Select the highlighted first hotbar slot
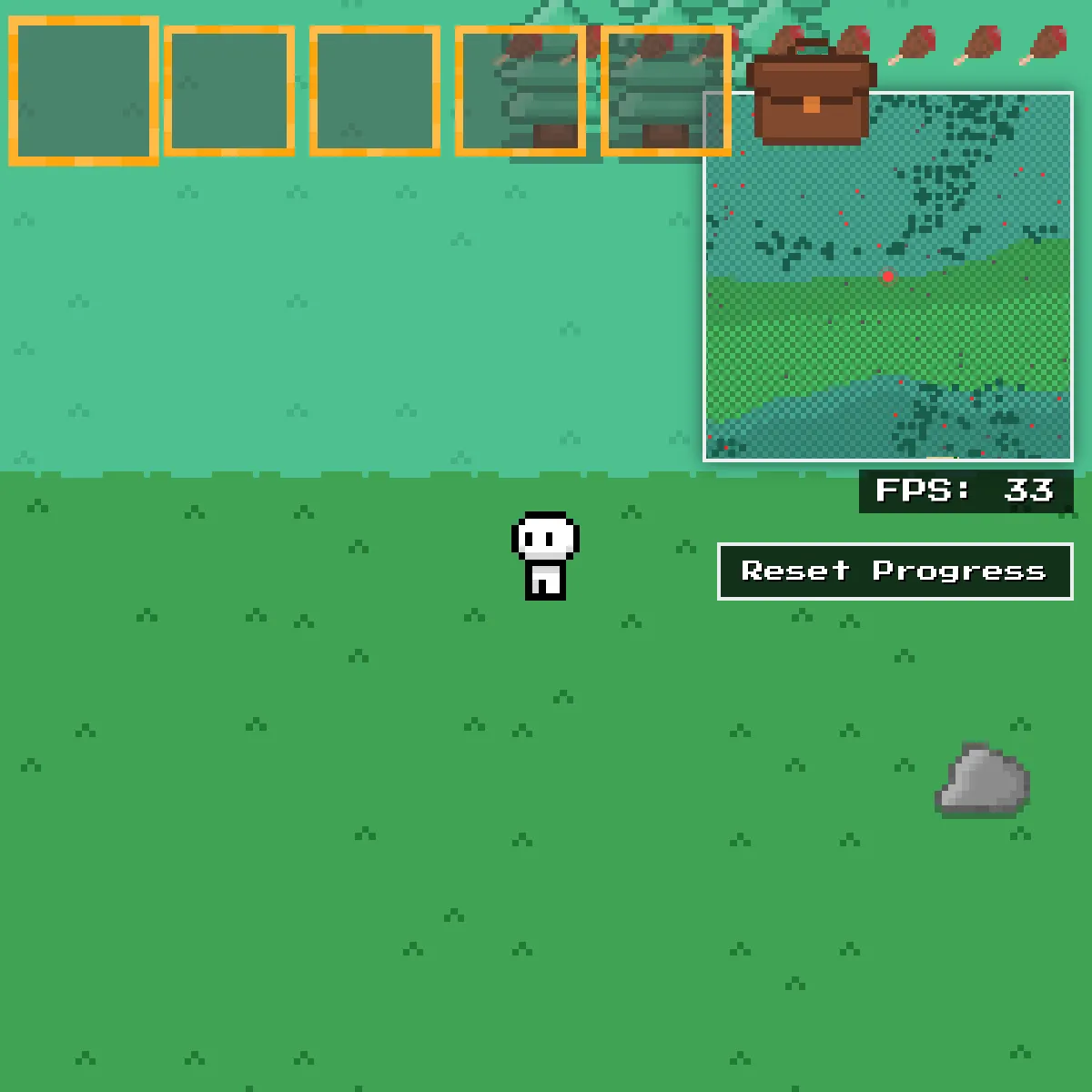Screen dimensions: 1092x1092 [x=84, y=91]
